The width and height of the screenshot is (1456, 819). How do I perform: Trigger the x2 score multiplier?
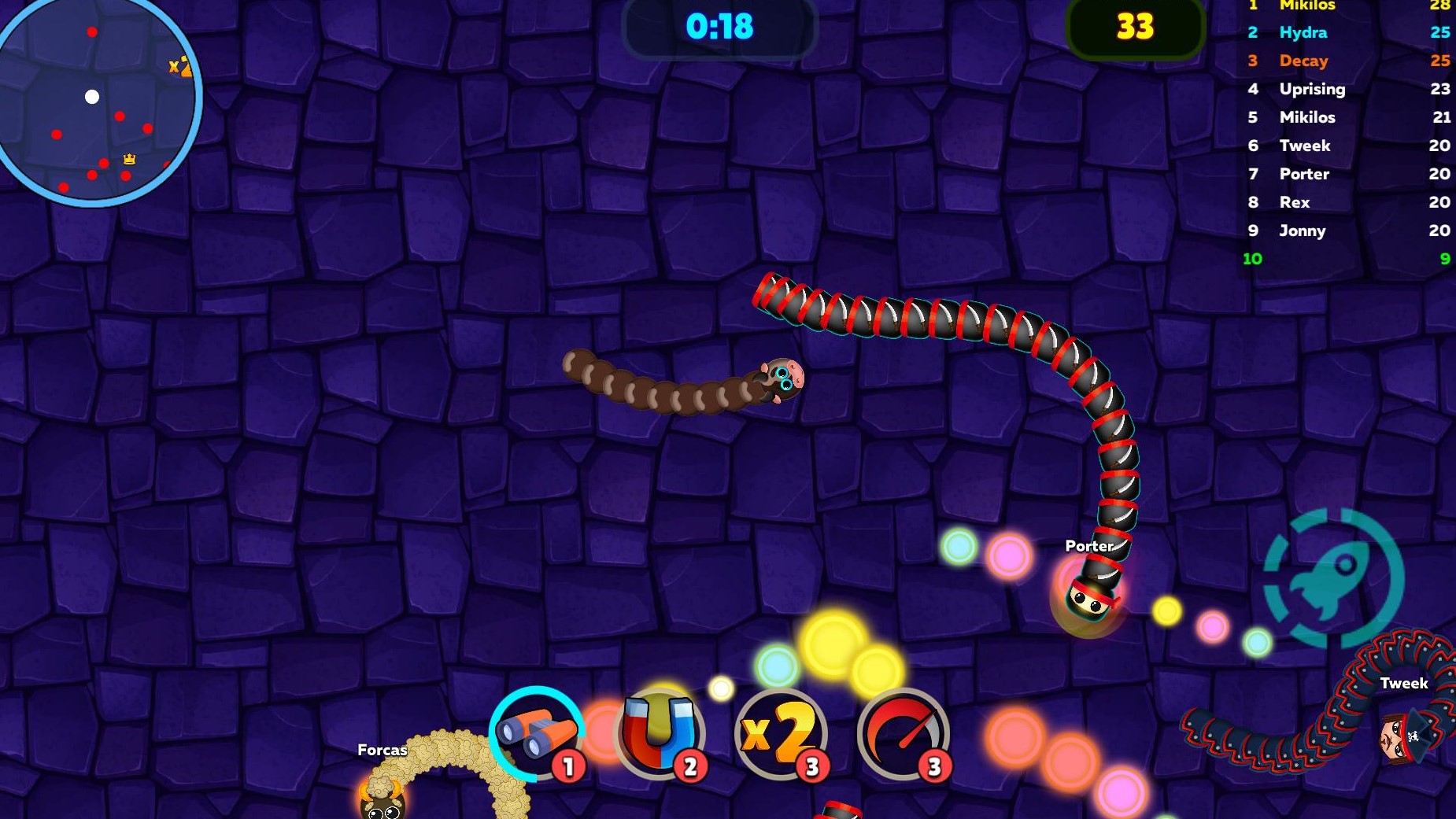pyautogui.click(x=779, y=735)
